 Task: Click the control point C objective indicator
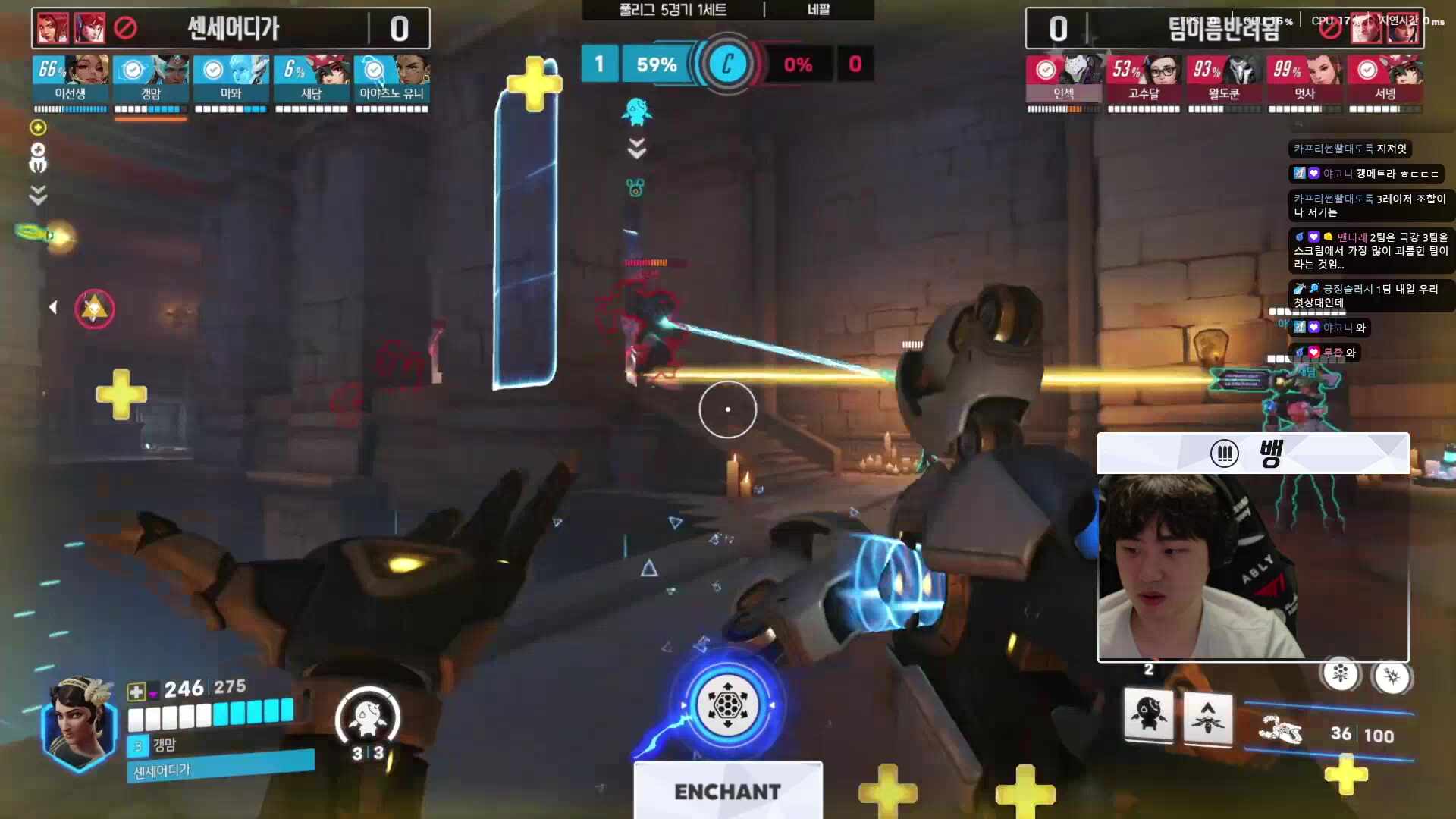727,64
